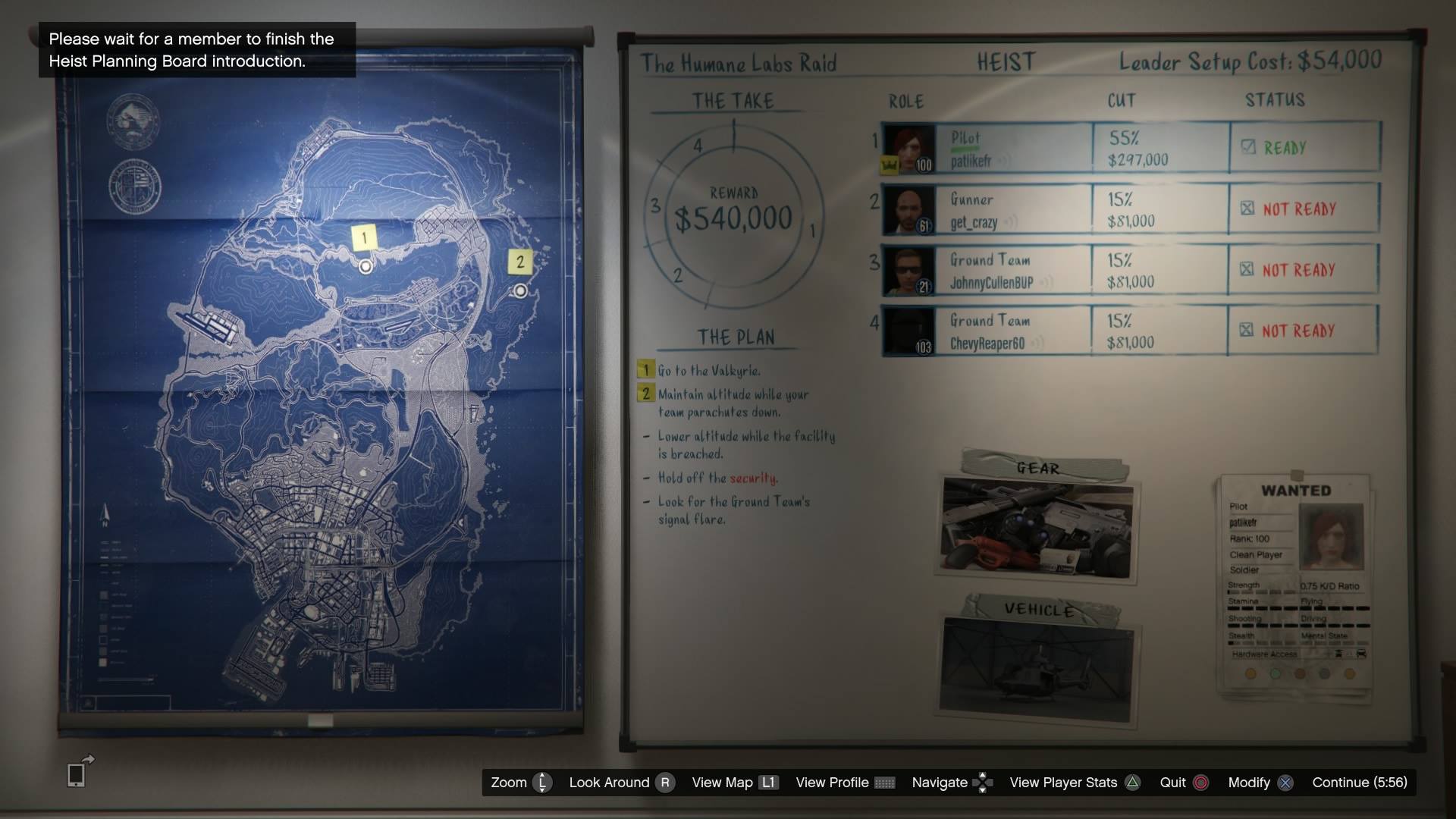Click the Quit red circle icon

[x=1200, y=783]
